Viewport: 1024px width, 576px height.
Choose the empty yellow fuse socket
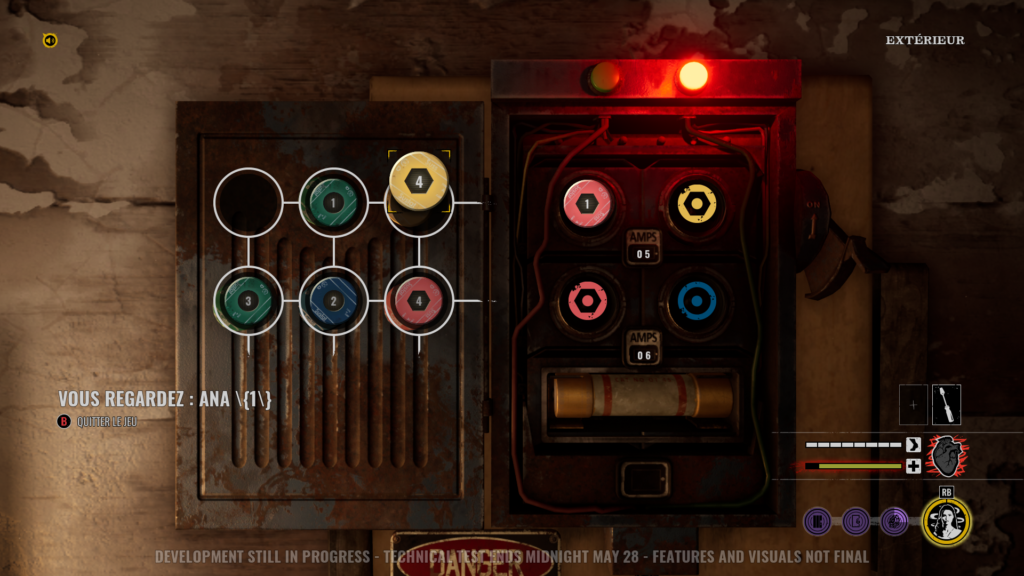693,203
